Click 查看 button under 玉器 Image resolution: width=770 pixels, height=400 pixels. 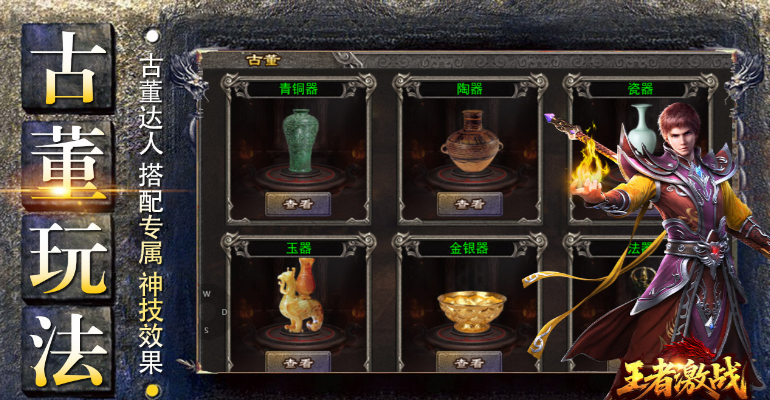coord(297,362)
